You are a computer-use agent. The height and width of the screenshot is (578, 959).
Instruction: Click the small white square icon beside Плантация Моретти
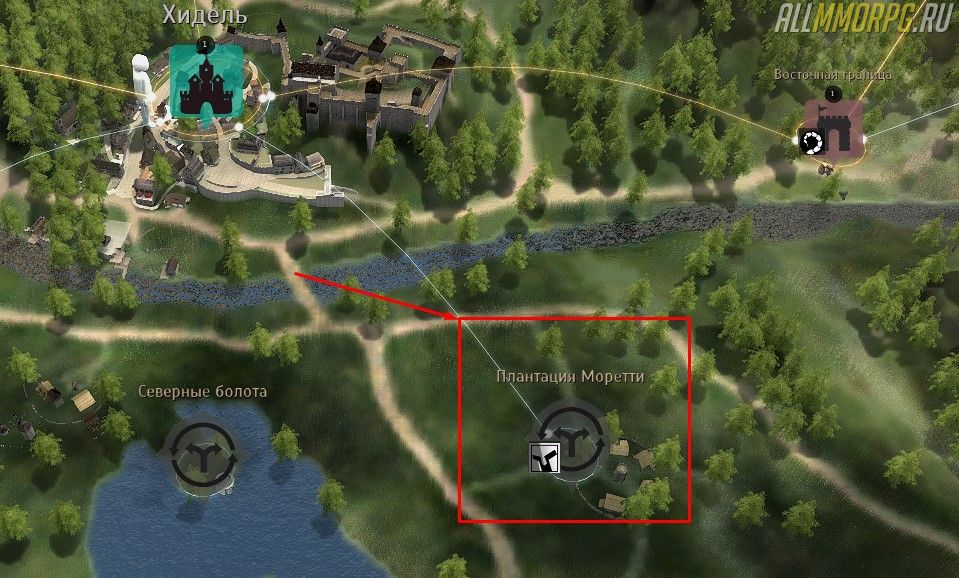tap(543, 458)
